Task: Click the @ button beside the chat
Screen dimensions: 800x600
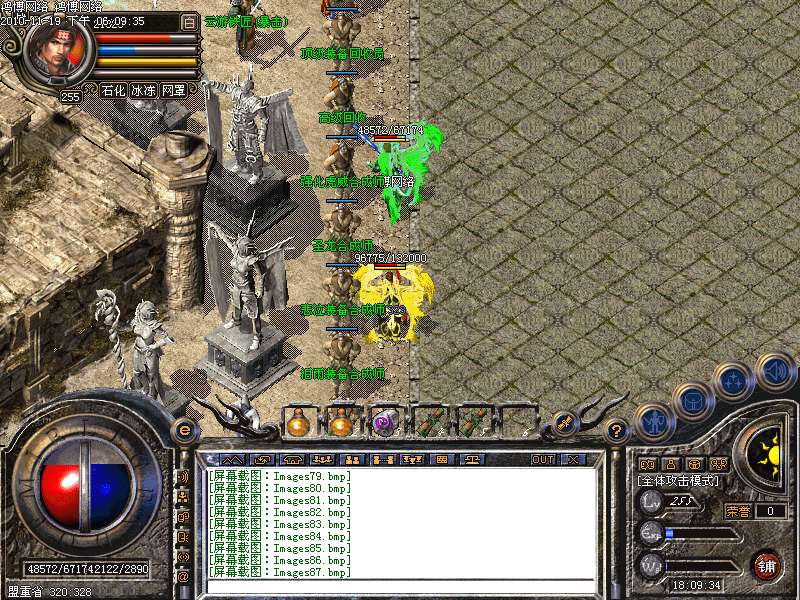Action: click(183, 576)
